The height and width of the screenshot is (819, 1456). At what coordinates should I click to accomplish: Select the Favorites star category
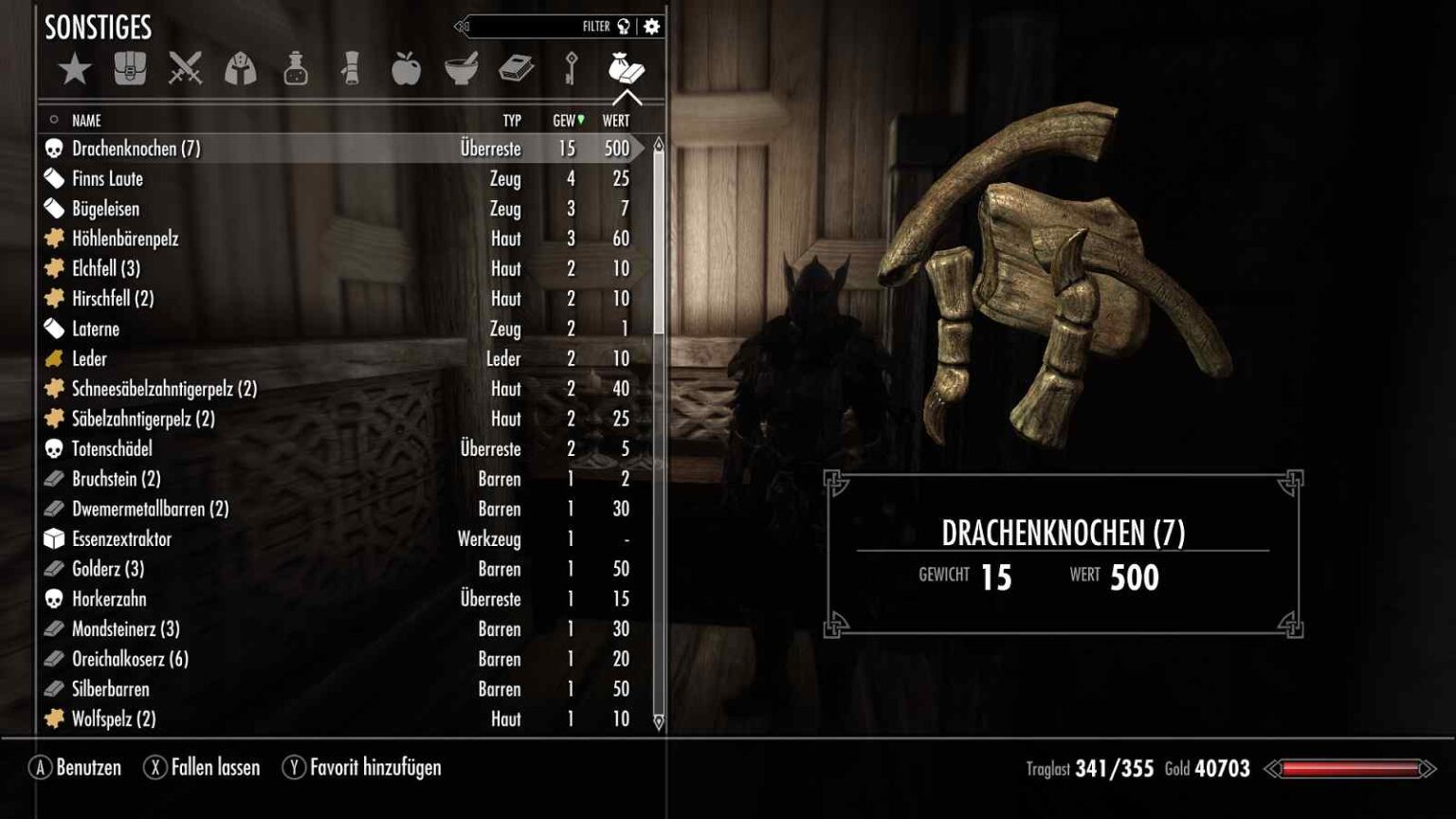[x=76, y=69]
